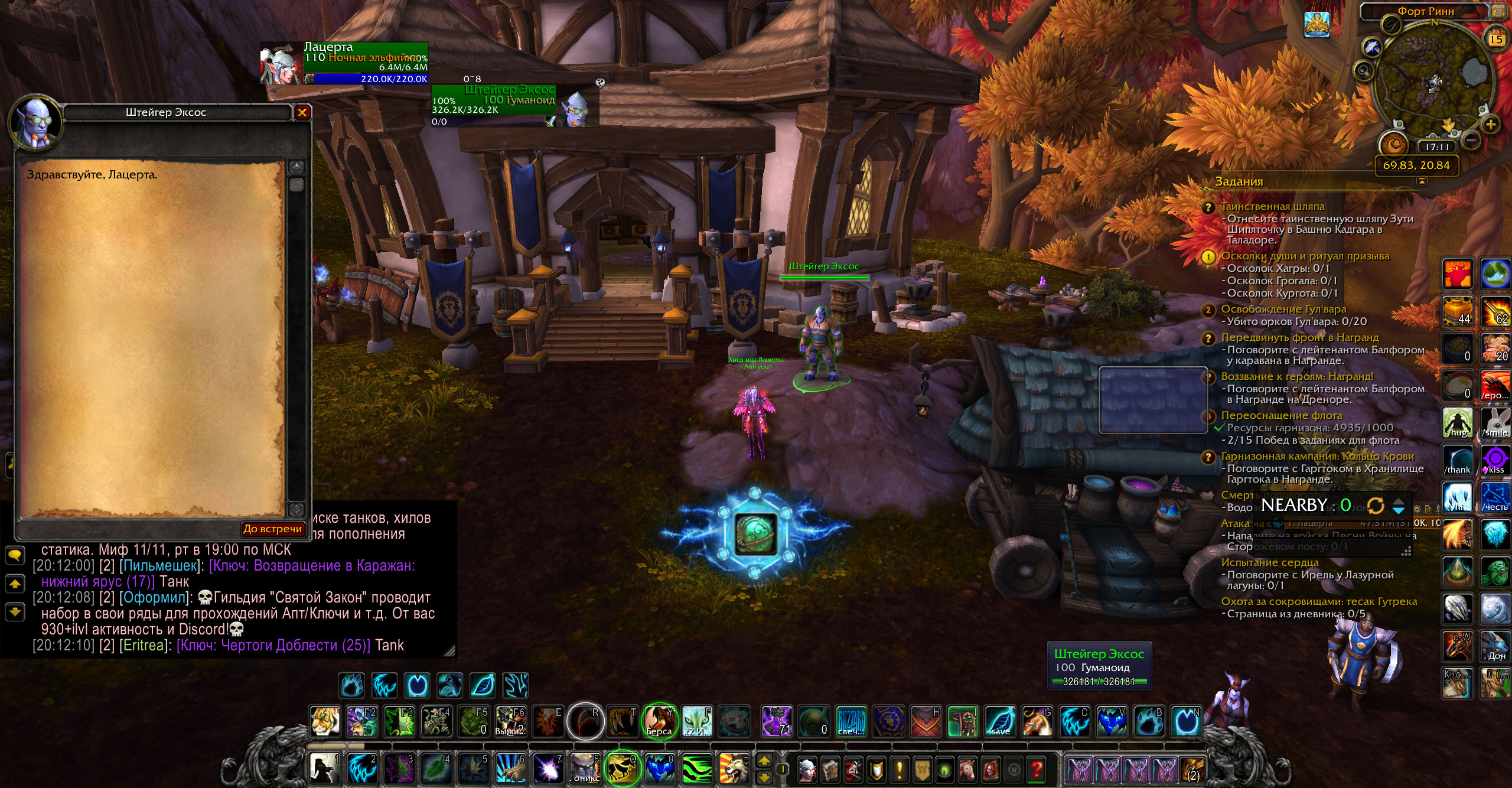Activate the tiger cat form ability
Viewport: 1512px width, 788px height.
(325, 721)
